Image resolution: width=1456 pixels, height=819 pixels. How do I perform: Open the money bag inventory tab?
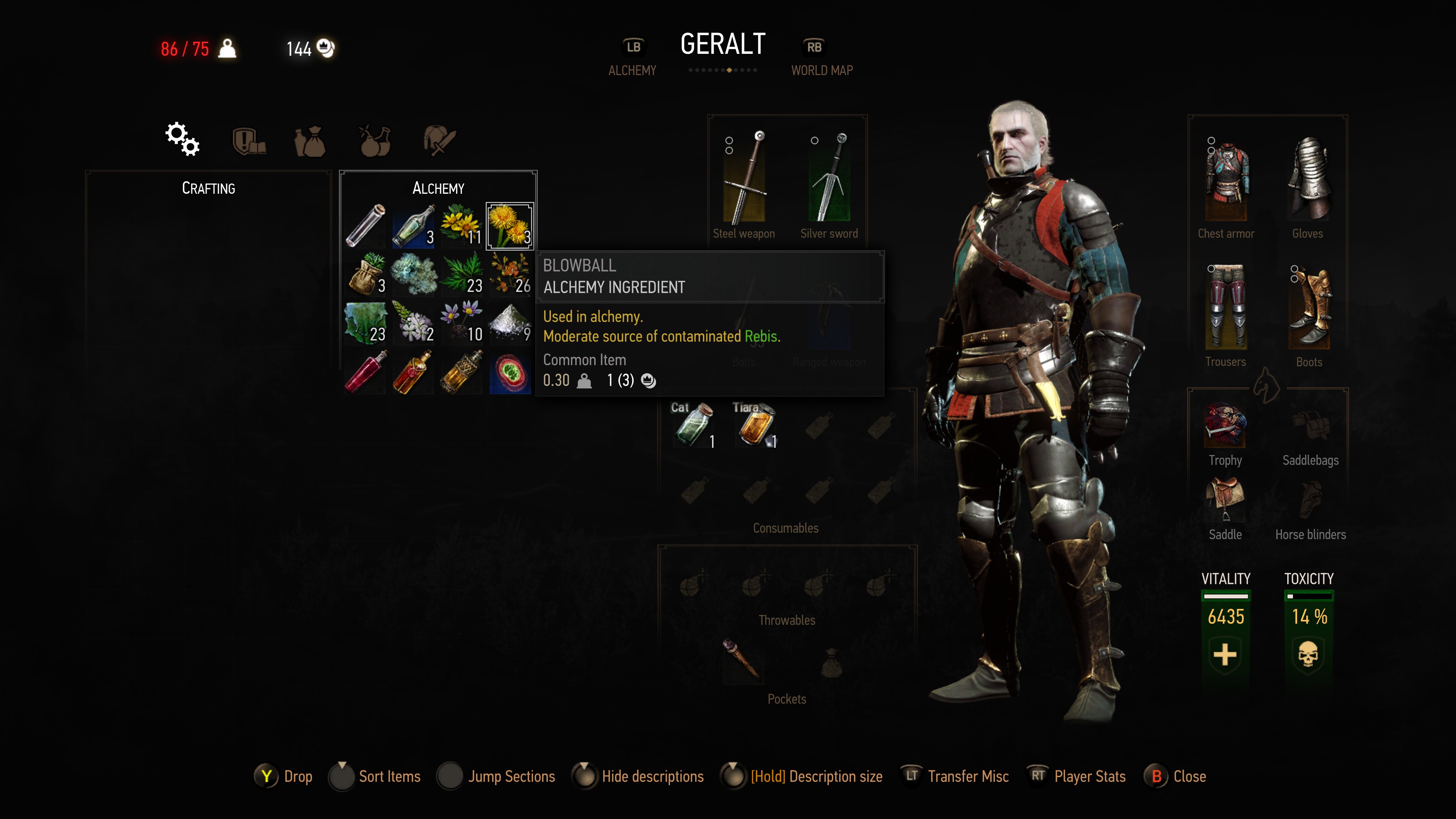[310, 140]
